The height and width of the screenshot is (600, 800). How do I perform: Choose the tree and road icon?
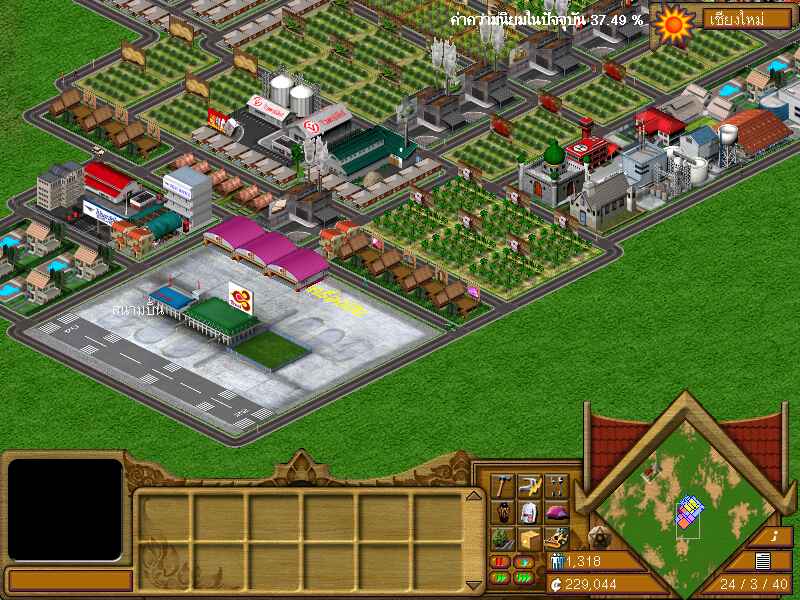[503, 539]
